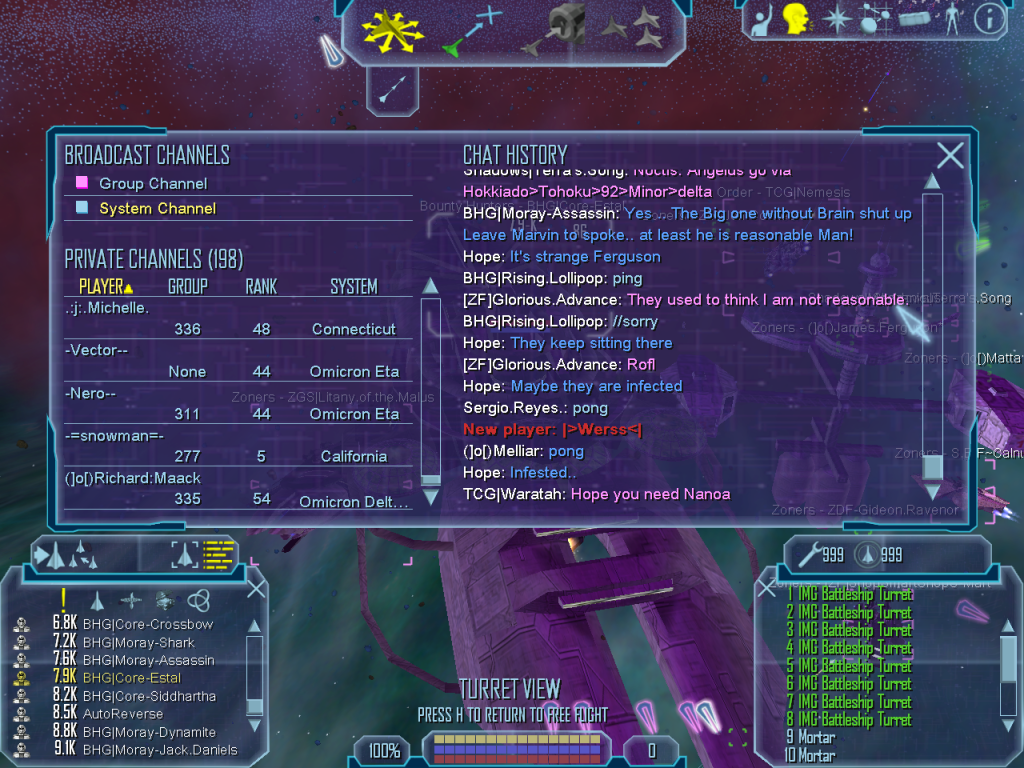
Task: Target BHG|Moray-Shark in the contact list
Action: click(x=139, y=642)
